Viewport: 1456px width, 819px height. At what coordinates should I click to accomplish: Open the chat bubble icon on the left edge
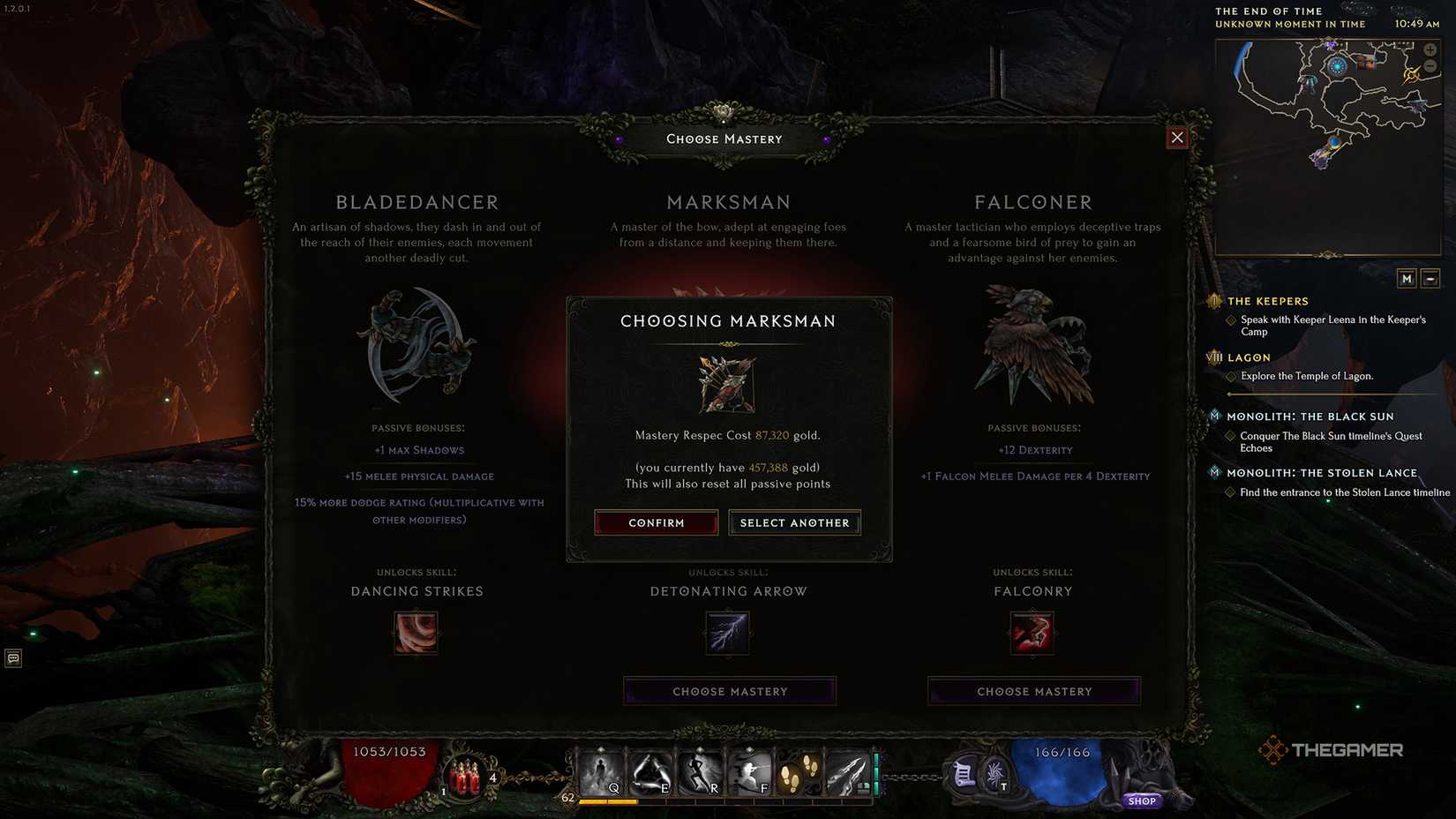12,658
